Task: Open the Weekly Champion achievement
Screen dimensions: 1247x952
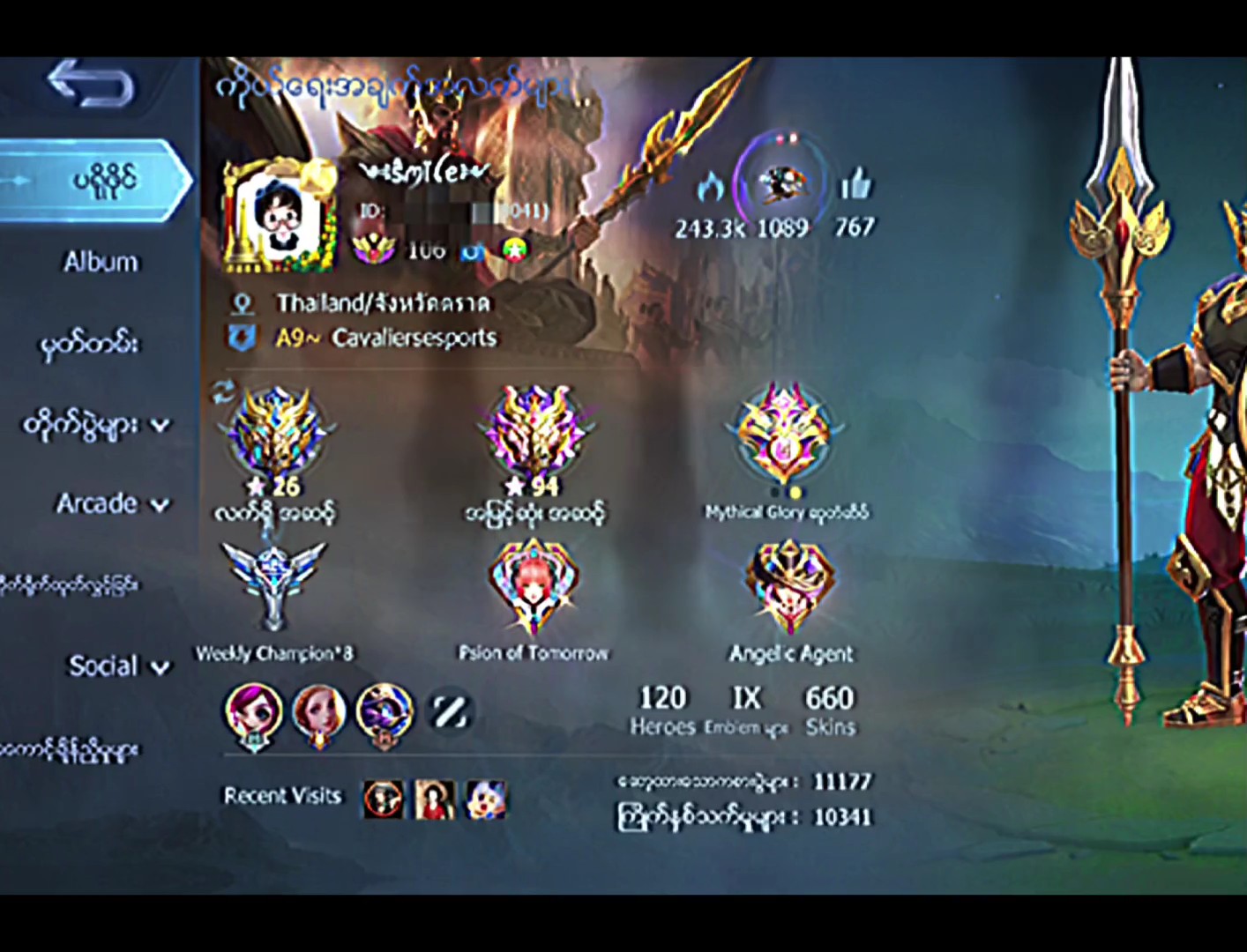Action: (x=273, y=586)
